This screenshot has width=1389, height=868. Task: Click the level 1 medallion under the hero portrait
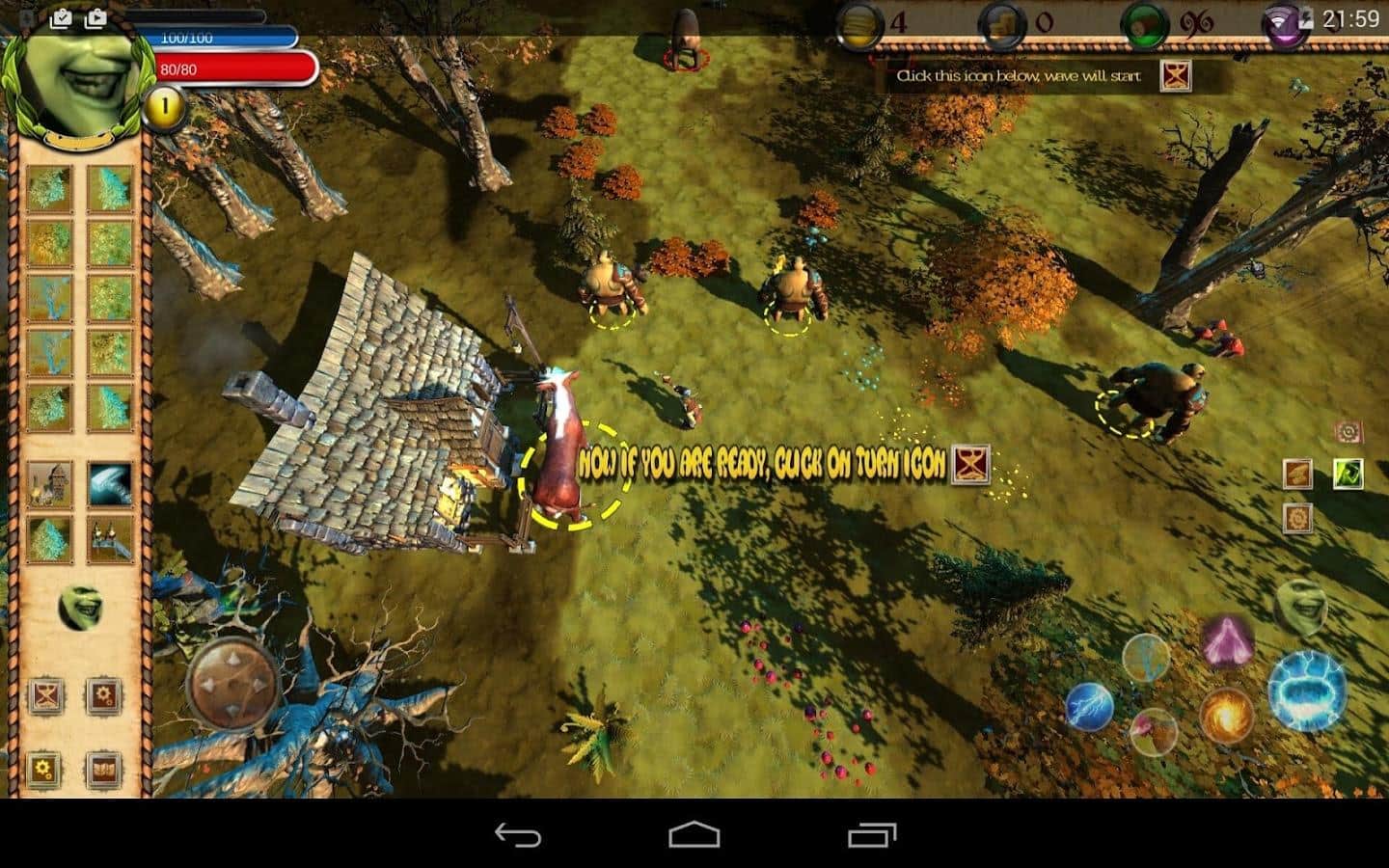[x=162, y=108]
